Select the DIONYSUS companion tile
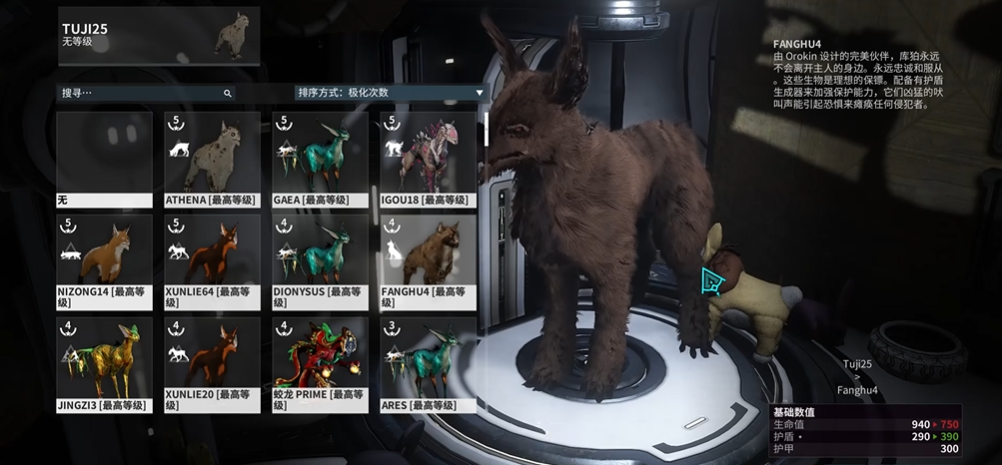This screenshot has width=1002, height=465. coord(320,260)
